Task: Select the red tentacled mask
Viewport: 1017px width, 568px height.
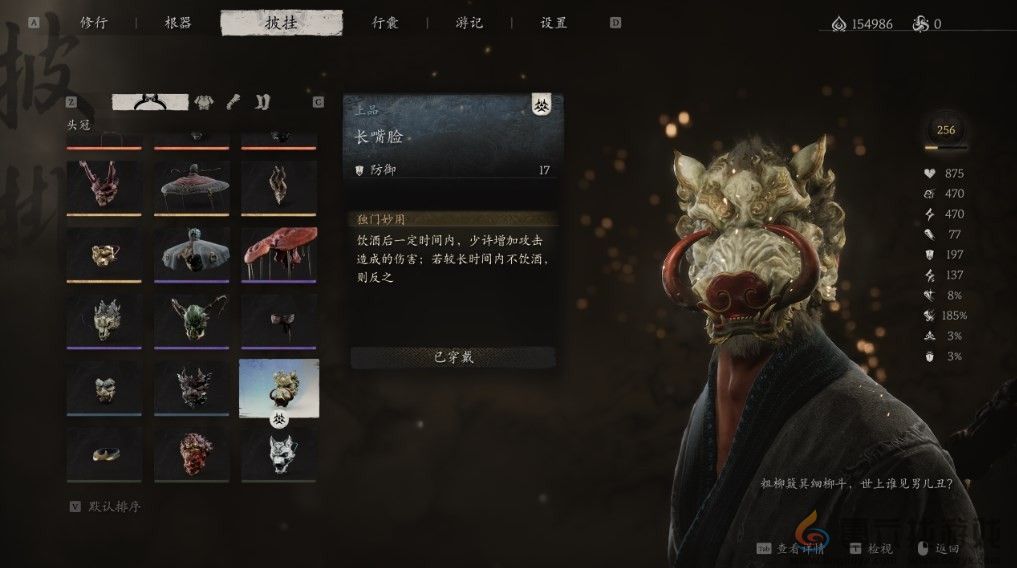Action: (x=104, y=186)
